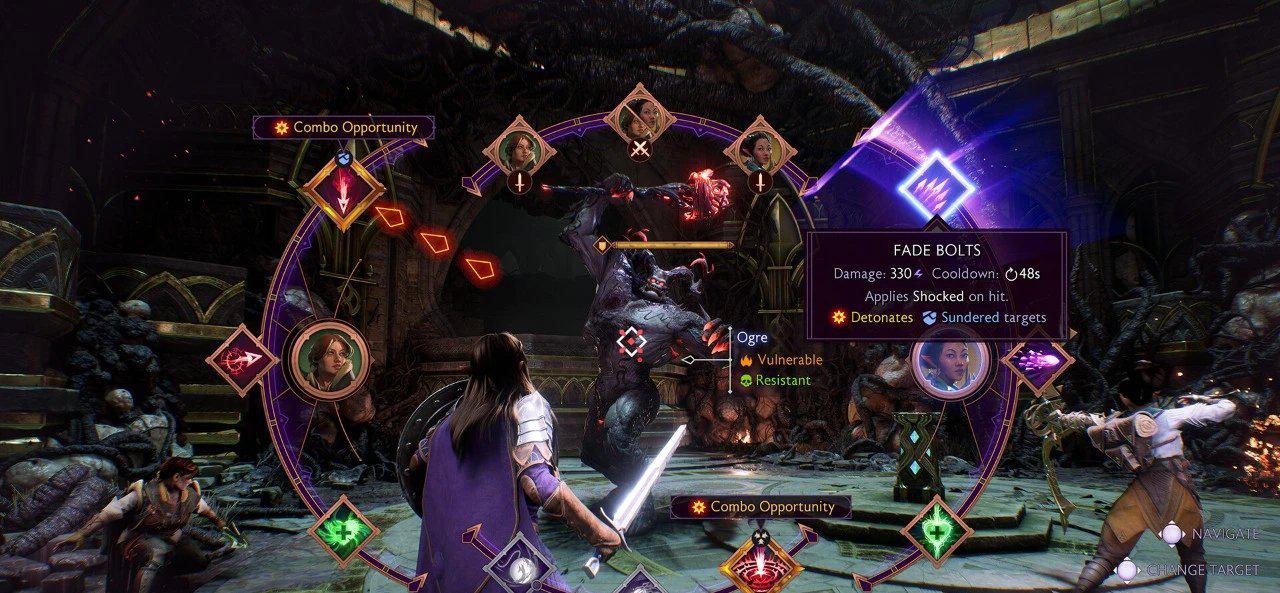Screen dimensions: 1280x593
Task: Use the elf companion's green healing ability
Action: click(x=936, y=529)
